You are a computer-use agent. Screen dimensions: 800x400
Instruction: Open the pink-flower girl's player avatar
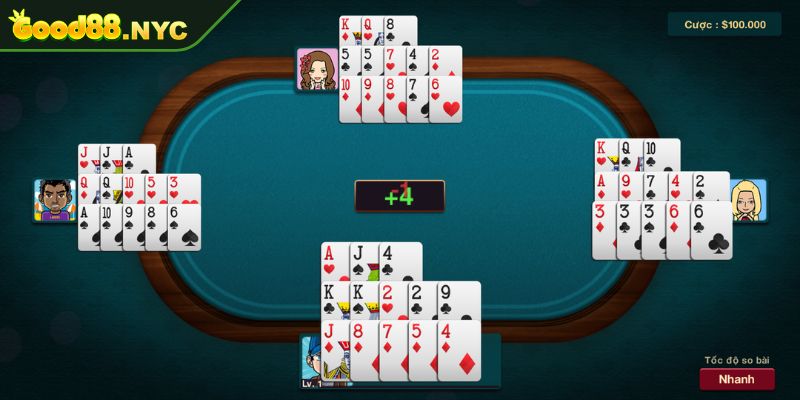click(x=316, y=69)
